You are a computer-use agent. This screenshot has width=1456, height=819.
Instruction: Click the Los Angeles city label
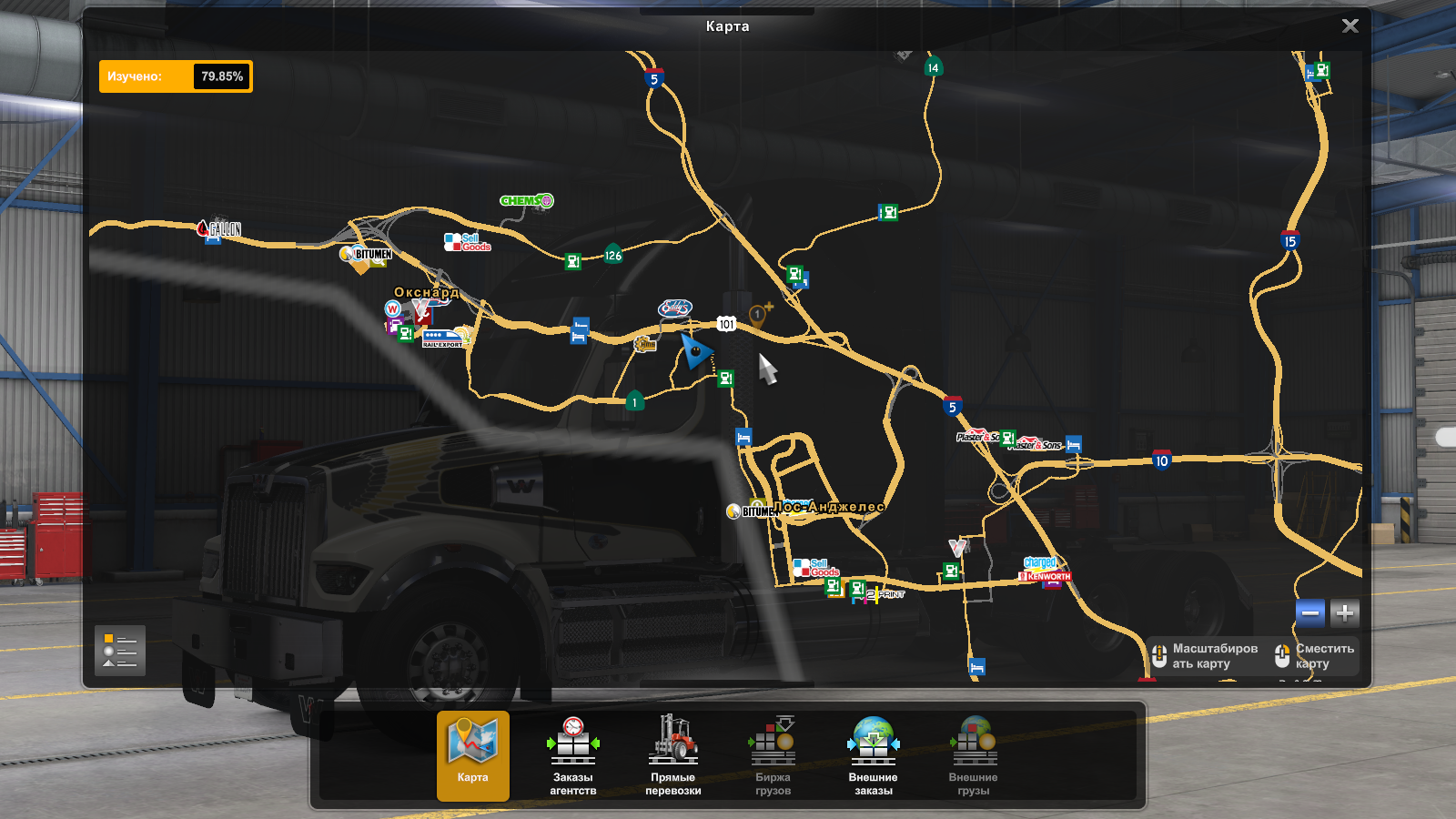[x=829, y=507]
